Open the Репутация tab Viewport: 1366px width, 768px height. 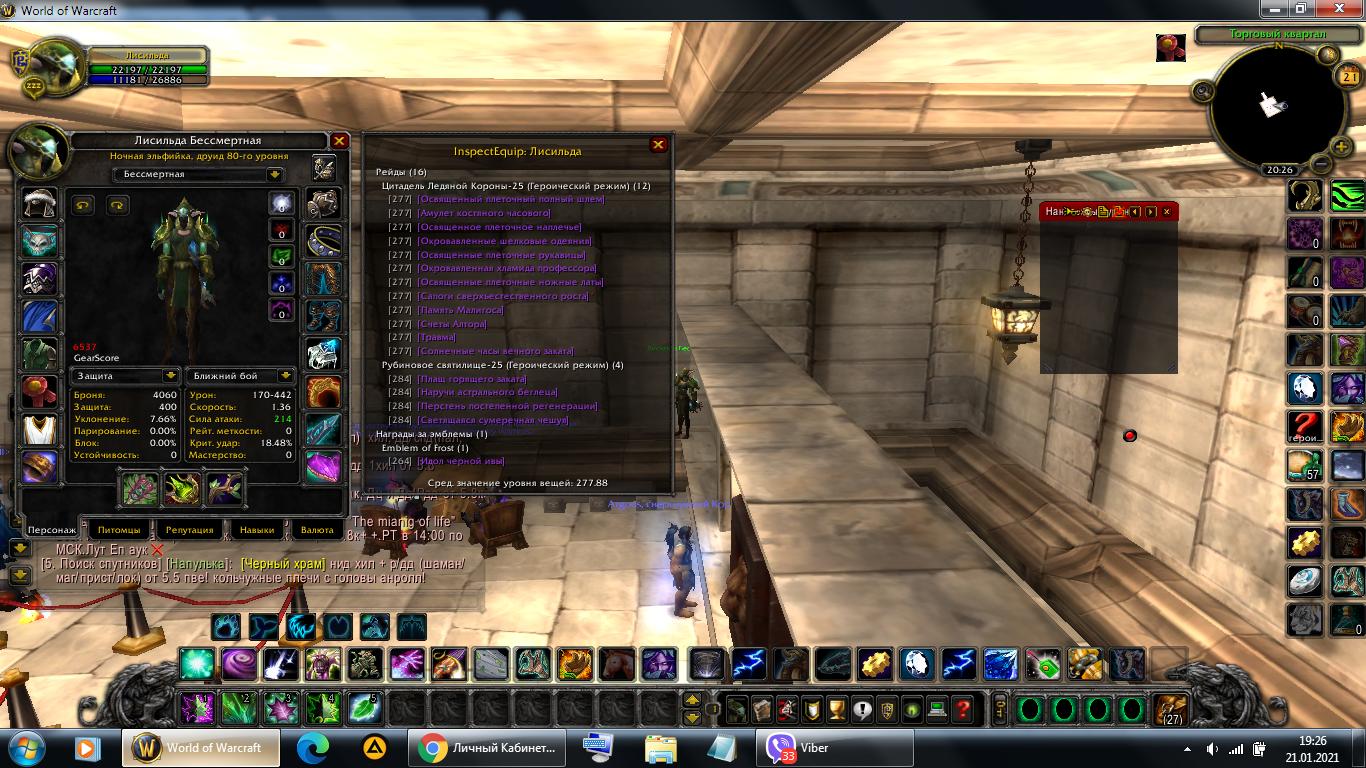[x=189, y=530]
